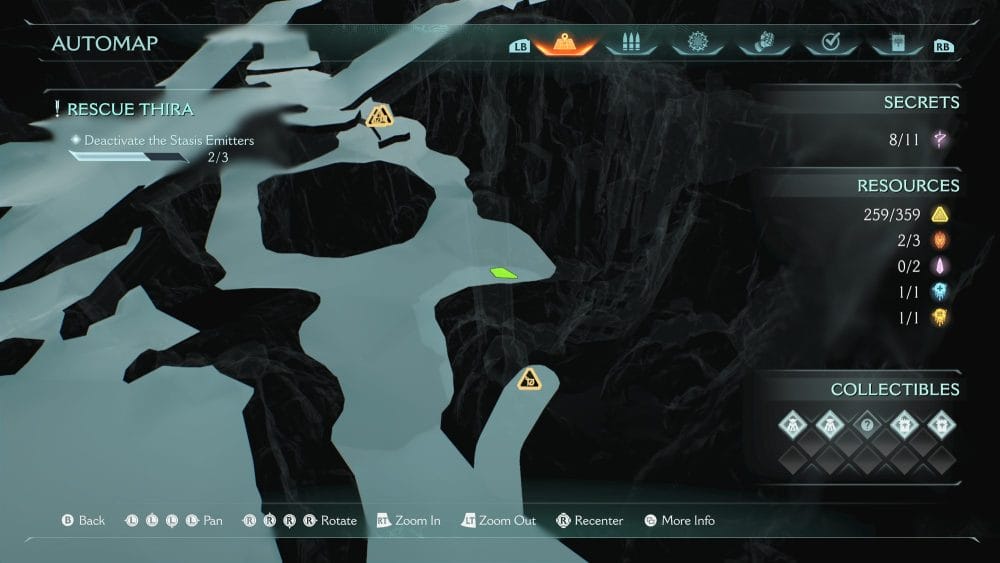This screenshot has width=1000, height=563.
Task: Open the checkmark missions tab
Action: (829, 44)
